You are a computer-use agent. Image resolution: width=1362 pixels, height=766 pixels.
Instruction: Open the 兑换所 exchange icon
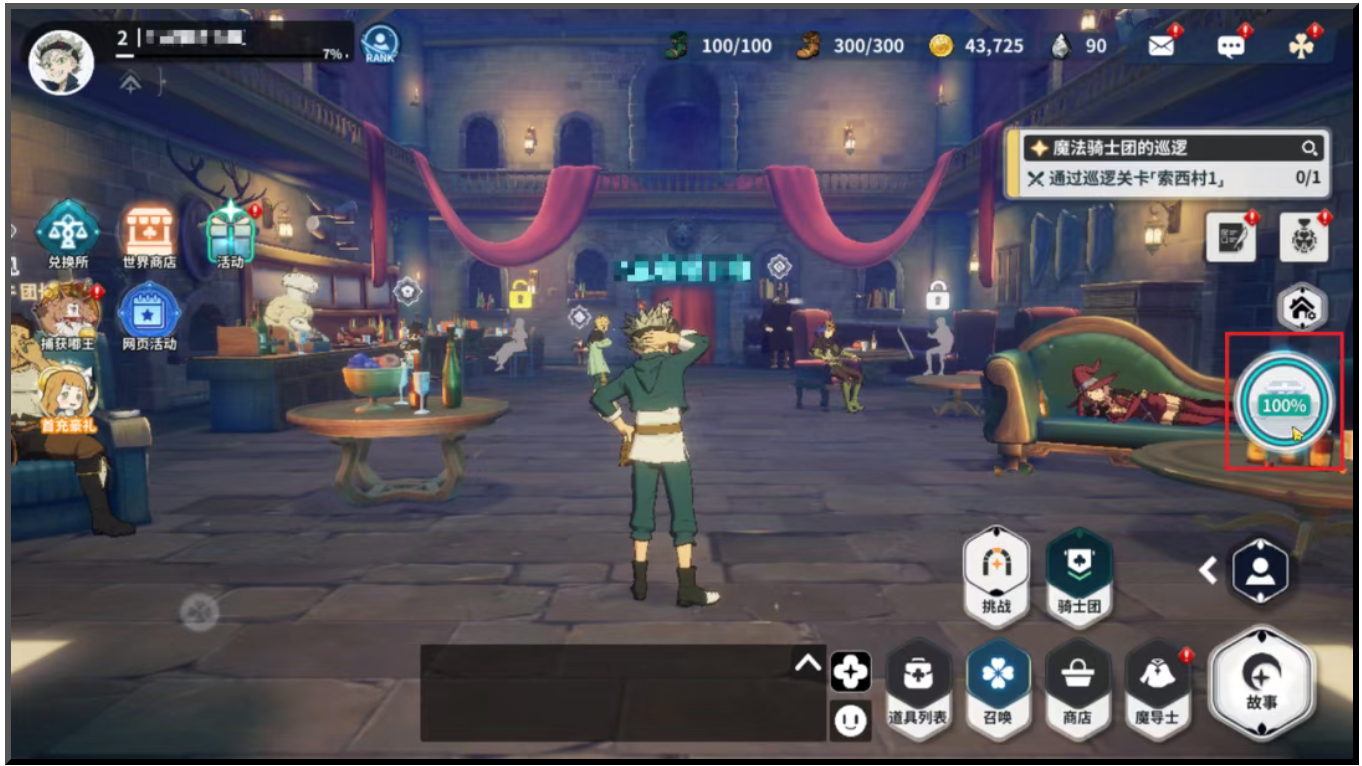(x=68, y=232)
